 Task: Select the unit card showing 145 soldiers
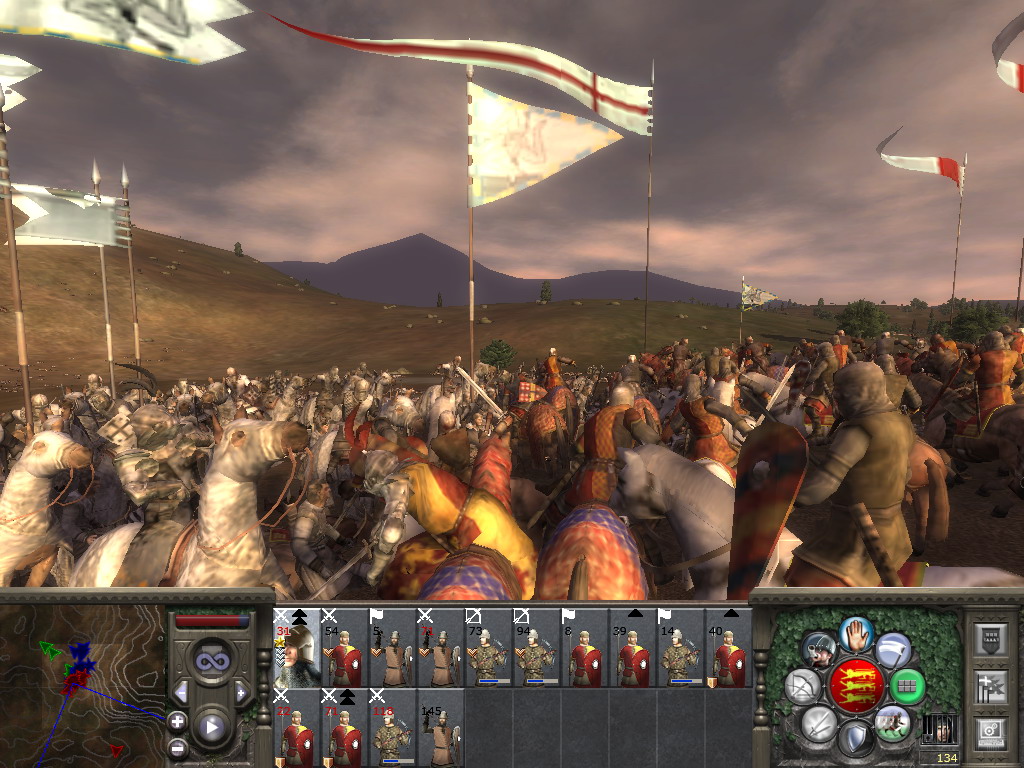click(440, 729)
